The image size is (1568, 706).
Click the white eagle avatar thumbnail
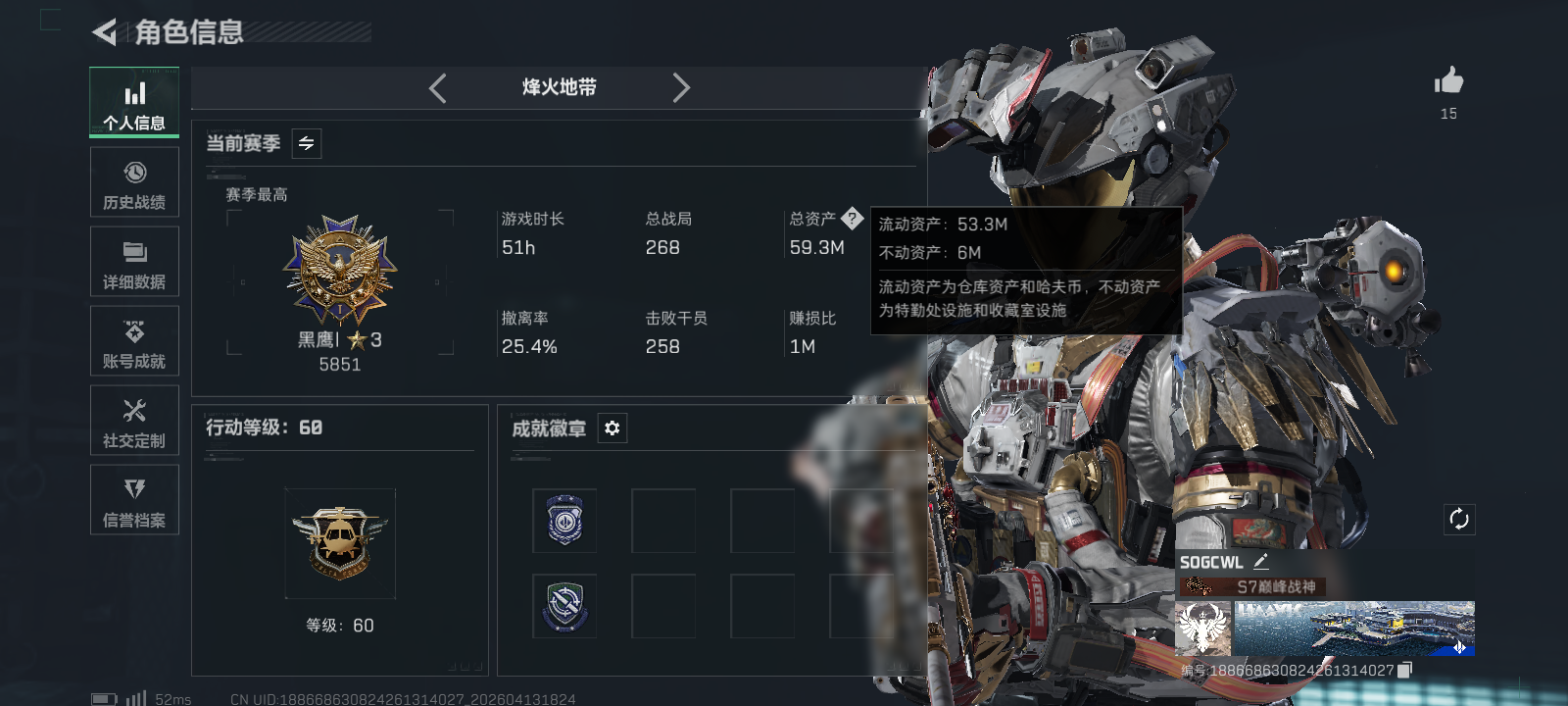pyautogui.click(x=1203, y=629)
